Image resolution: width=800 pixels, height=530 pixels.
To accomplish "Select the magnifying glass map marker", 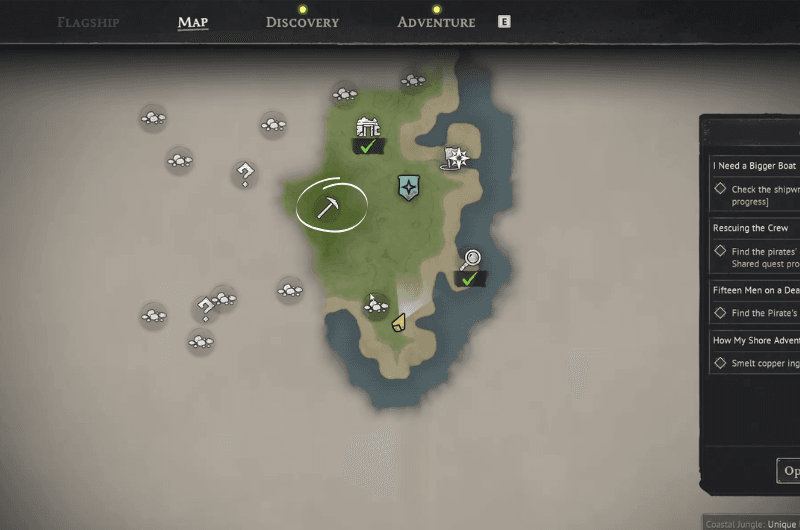I will [470, 259].
